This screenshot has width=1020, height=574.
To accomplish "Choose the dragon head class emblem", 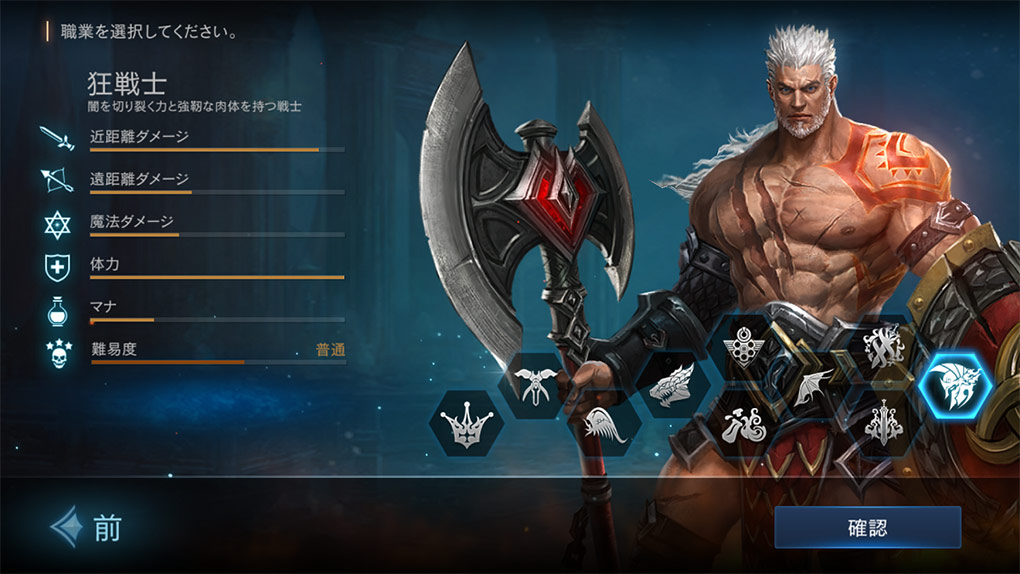I will click(672, 385).
